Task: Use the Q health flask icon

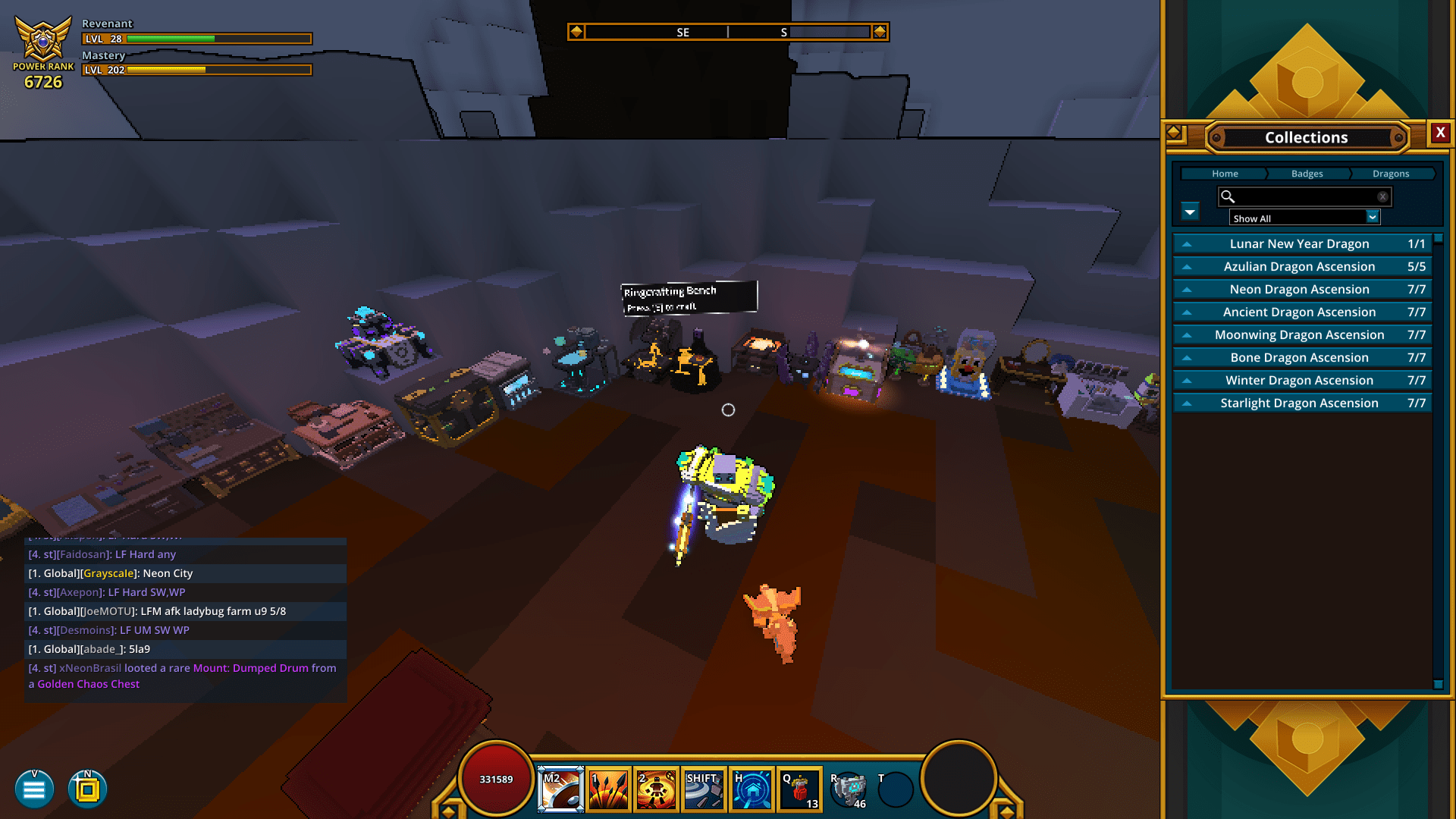Action: pyautogui.click(x=799, y=789)
